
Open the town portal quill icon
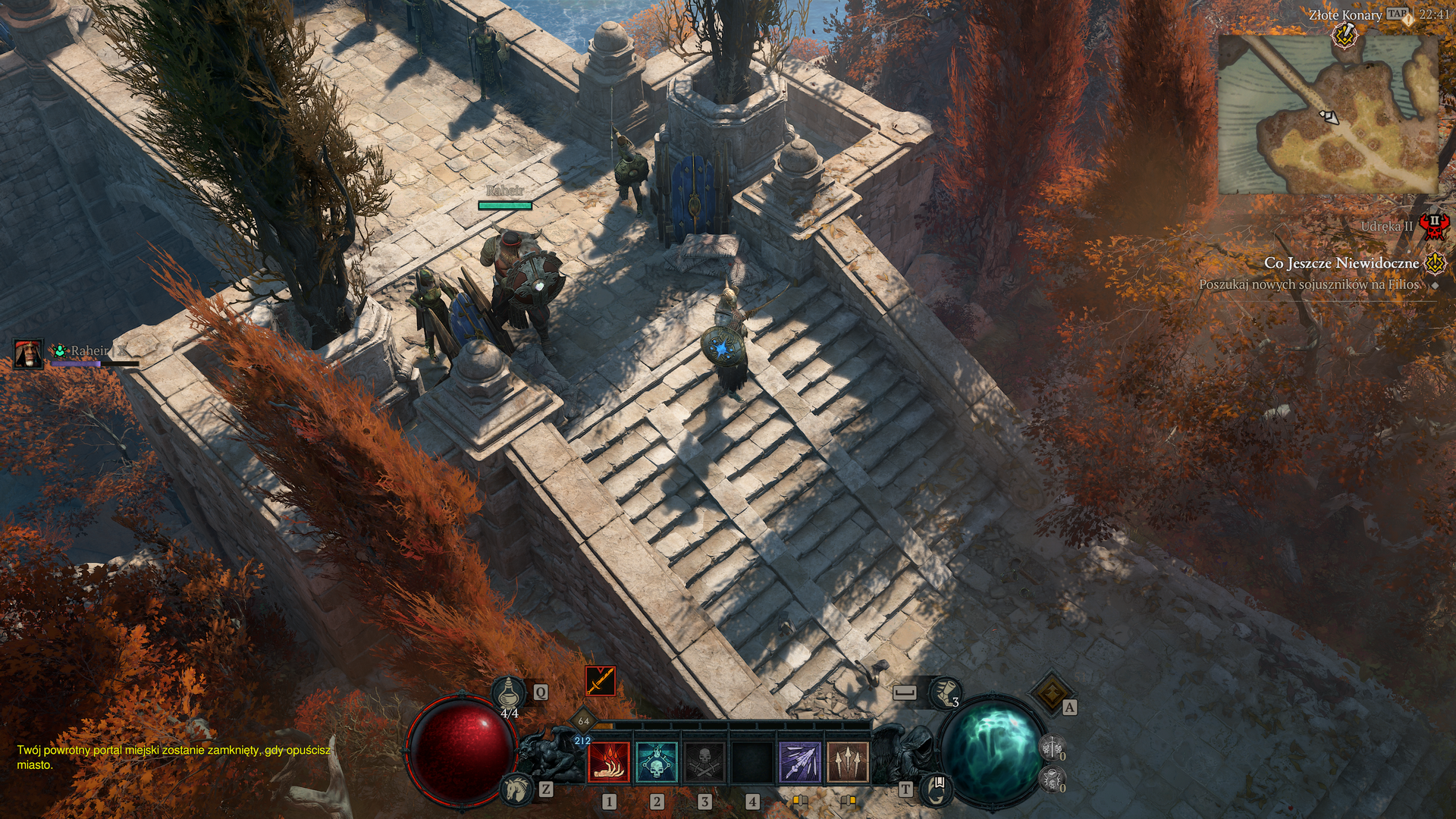pos(937,788)
